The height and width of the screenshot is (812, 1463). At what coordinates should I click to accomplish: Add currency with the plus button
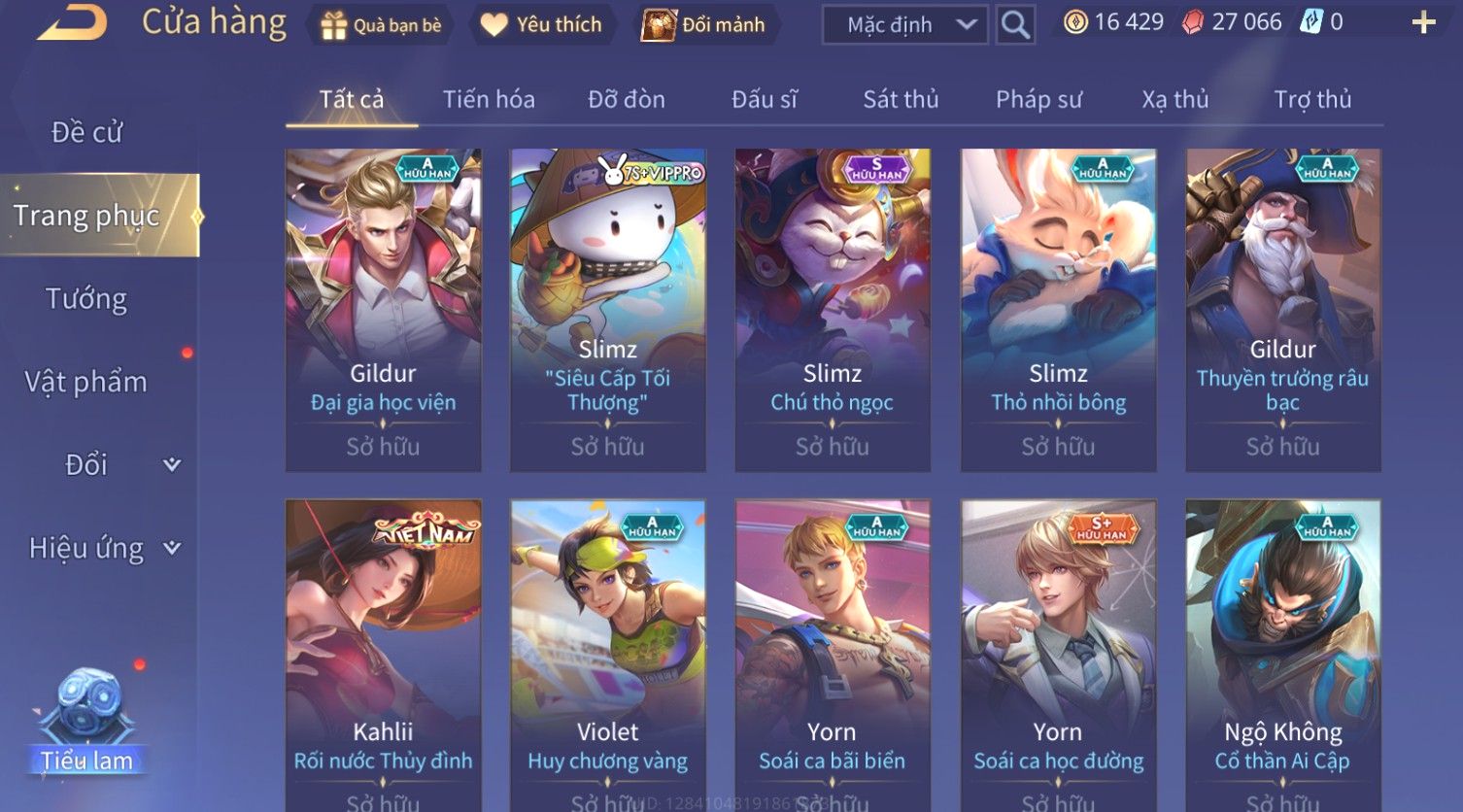pos(1423,23)
